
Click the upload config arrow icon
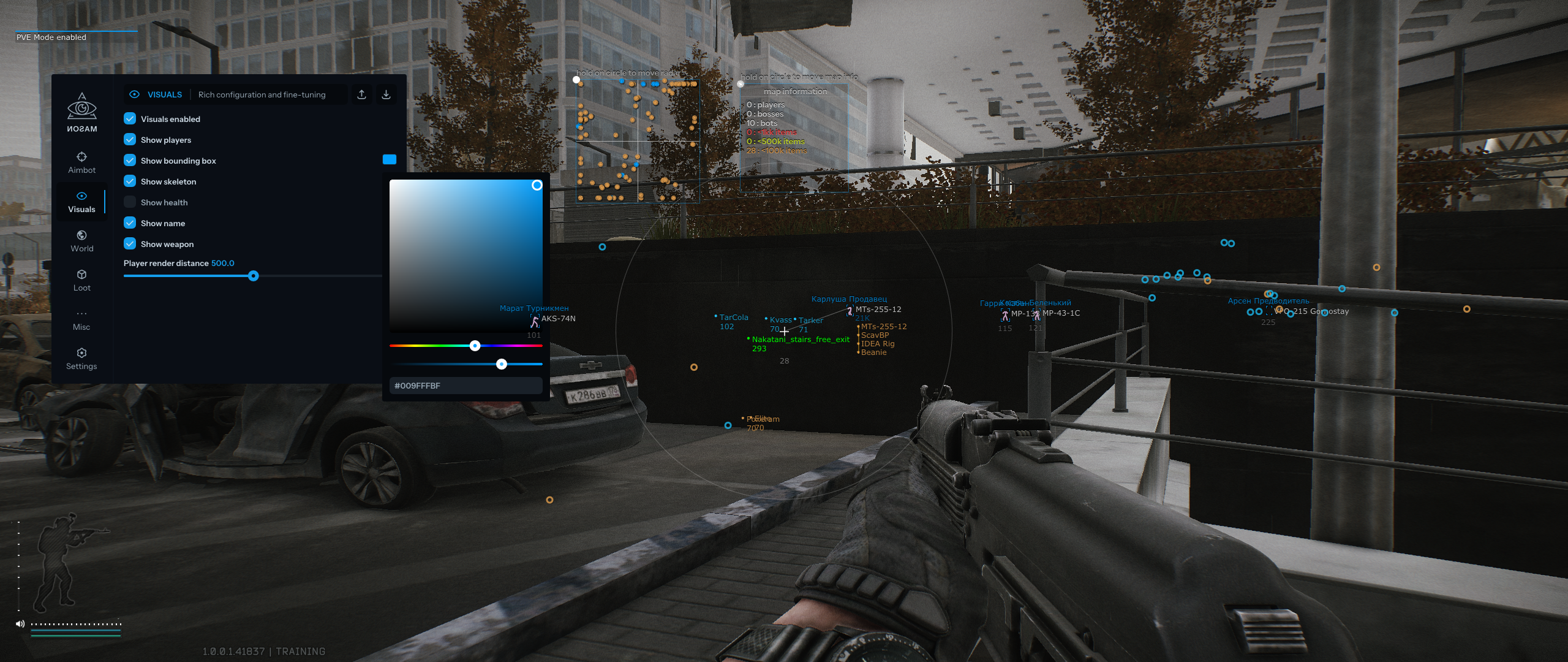[362, 94]
